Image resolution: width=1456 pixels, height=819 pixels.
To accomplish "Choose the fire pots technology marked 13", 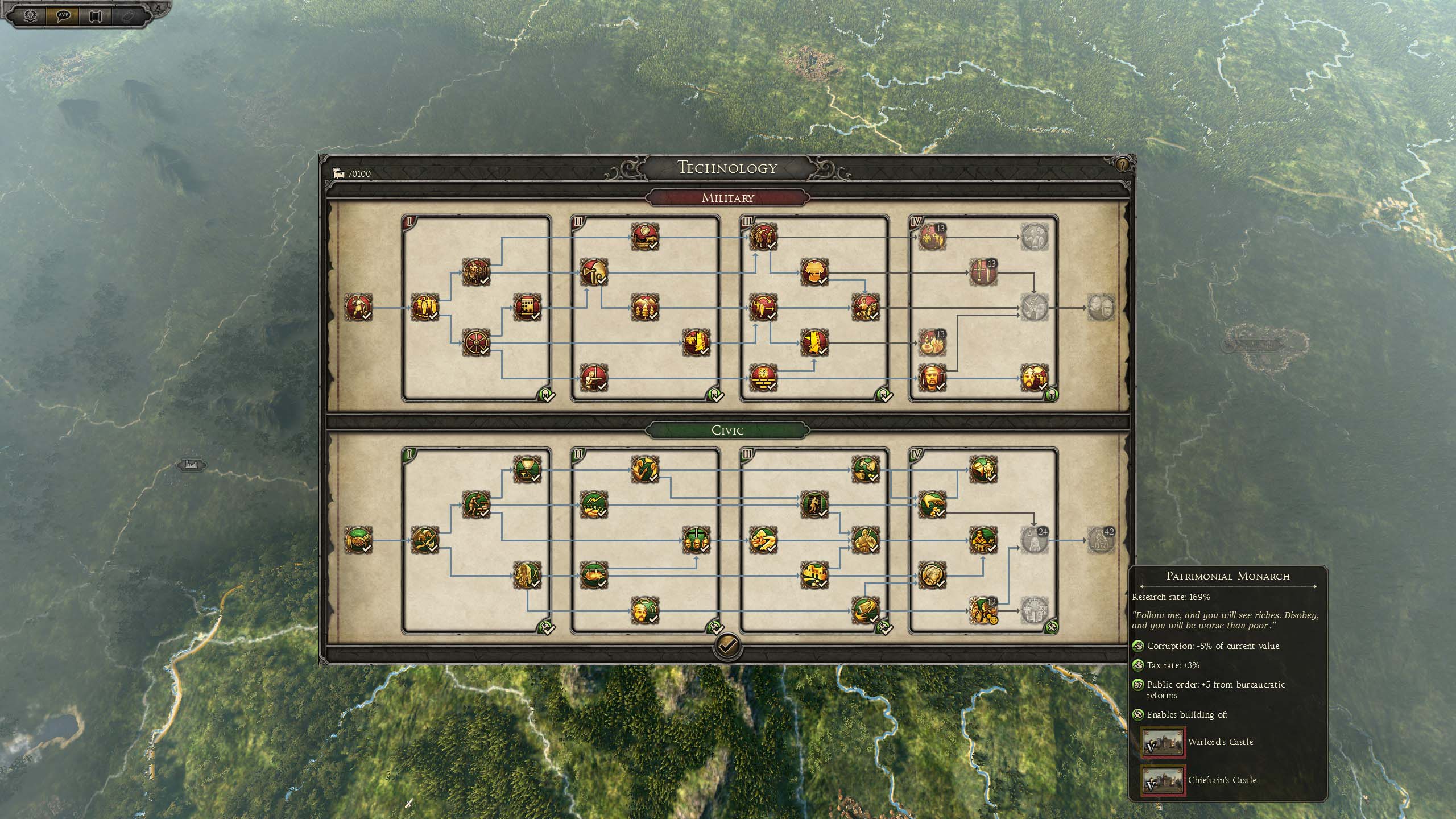I will coord(932,343).
